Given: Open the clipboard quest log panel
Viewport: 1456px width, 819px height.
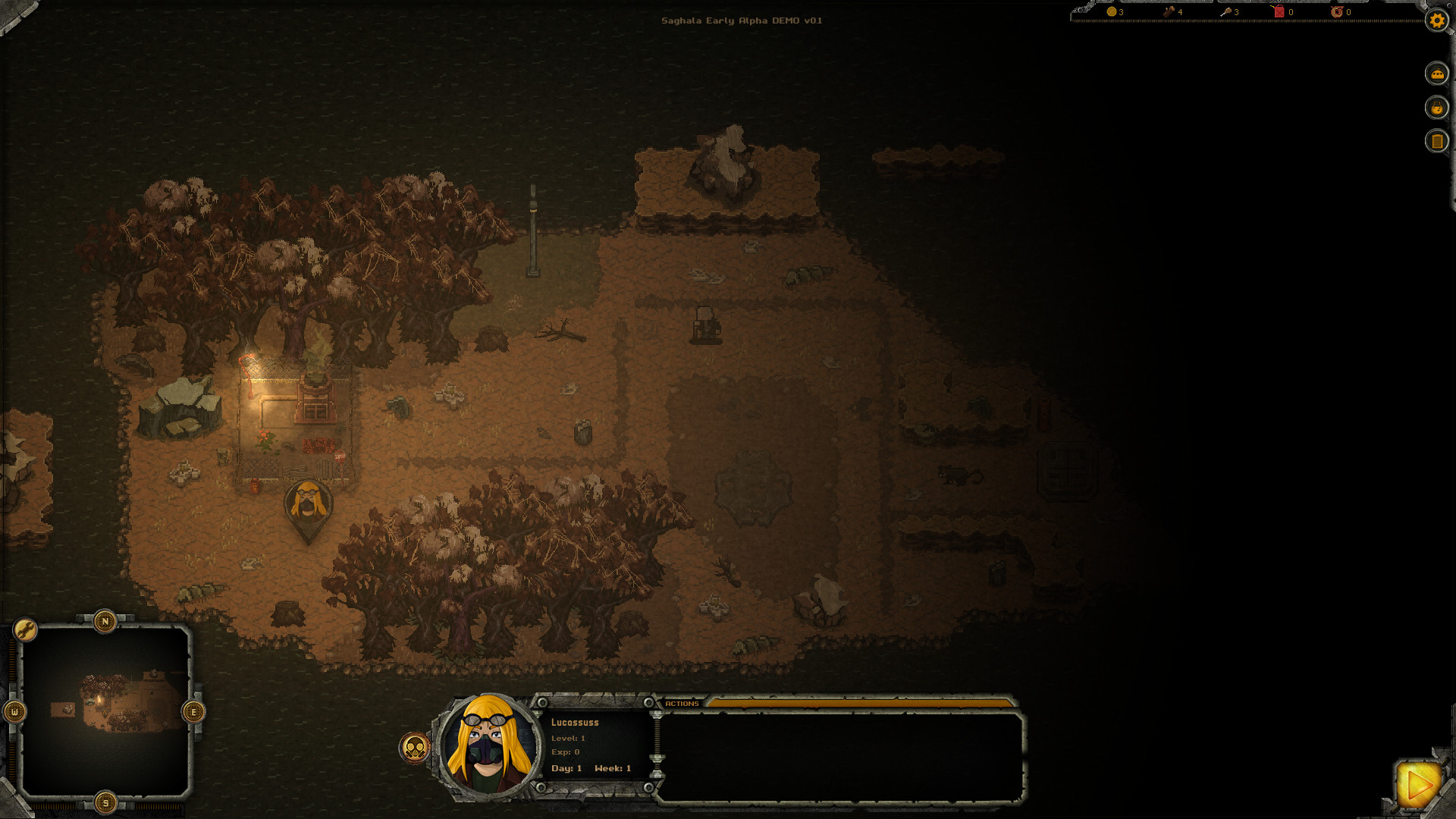Looking at the screenshot, I should click(1437, 140).
